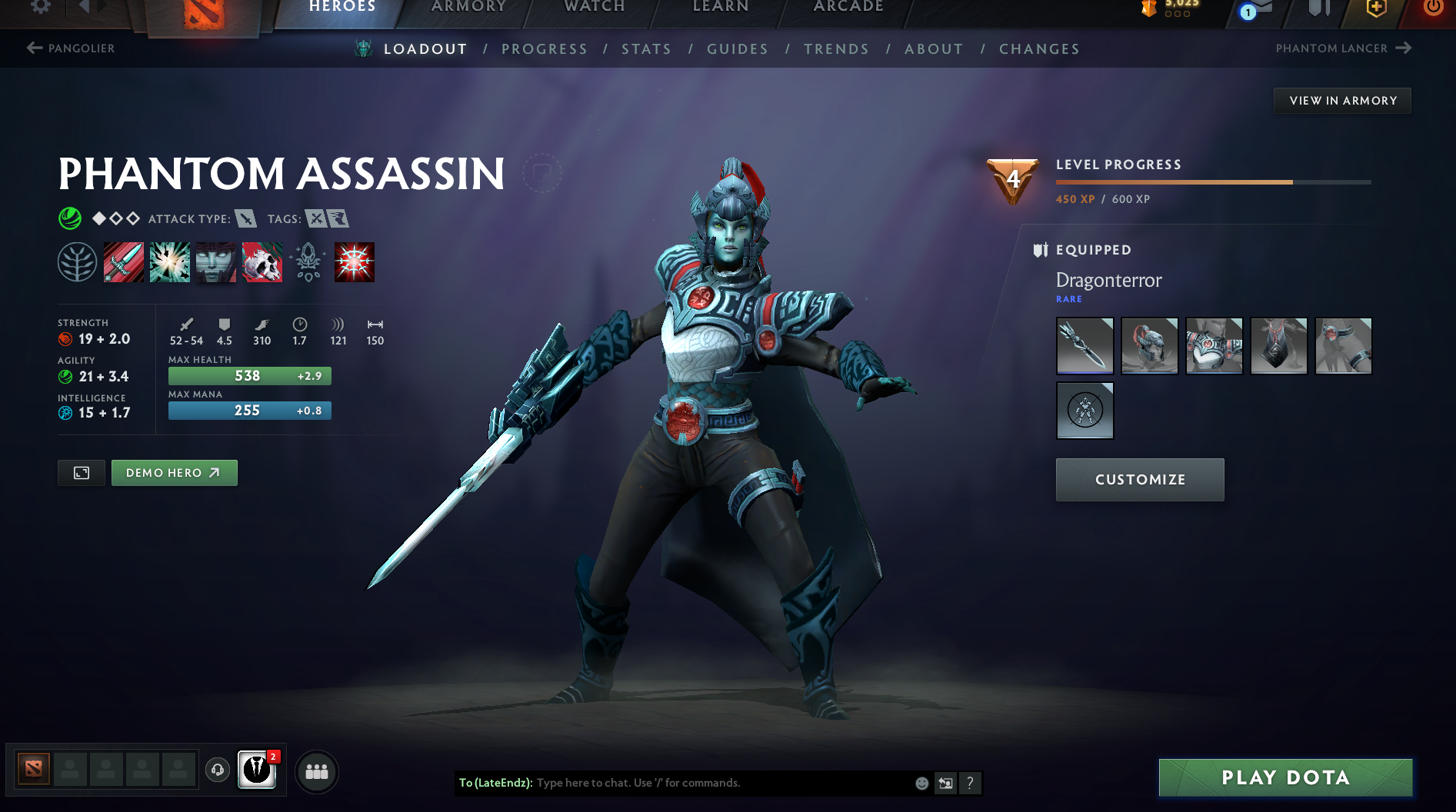The width and height of the screenshot is (1456, 812).
Task: Select the Dragonterror helmet item slot
Action: 1149,346
